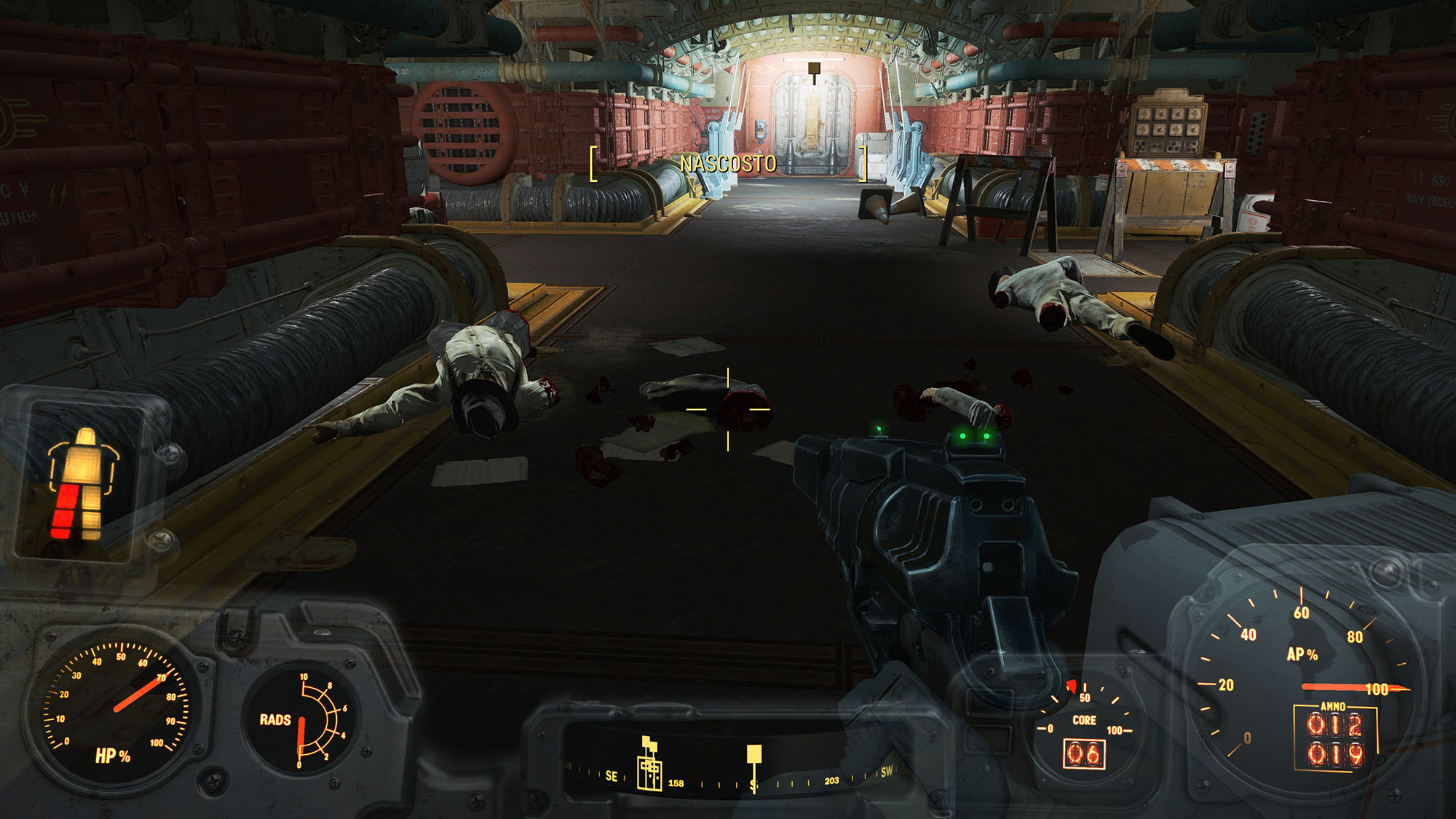This screenshot has width=1456, height=819.
Task: Select the square quest marker on the compass
Action: click(754, 754)
